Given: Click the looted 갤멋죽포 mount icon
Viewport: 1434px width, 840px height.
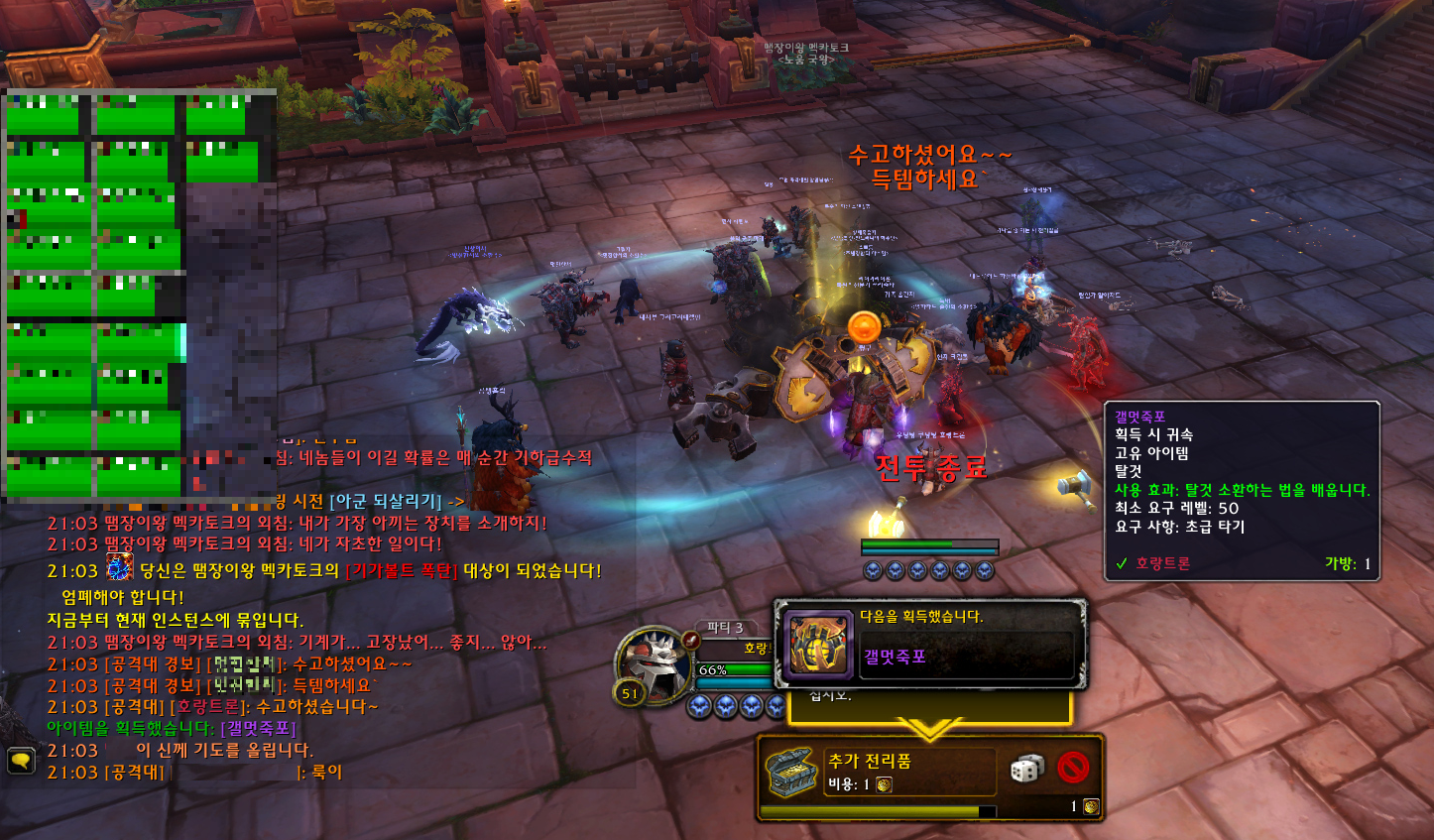Looking at the screenshot, I should (x=818, y=645).
